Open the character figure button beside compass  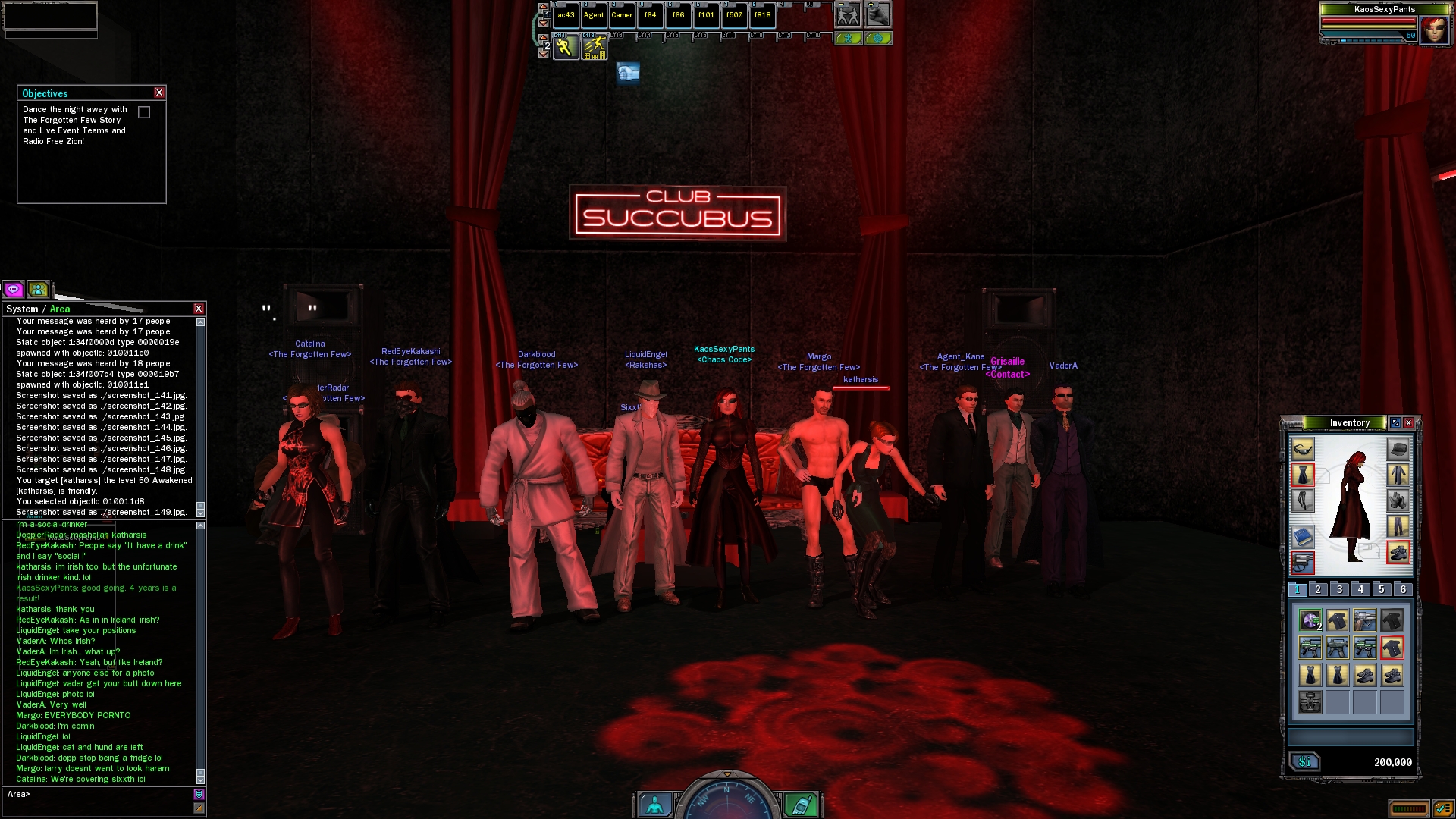tap(654, 804)
